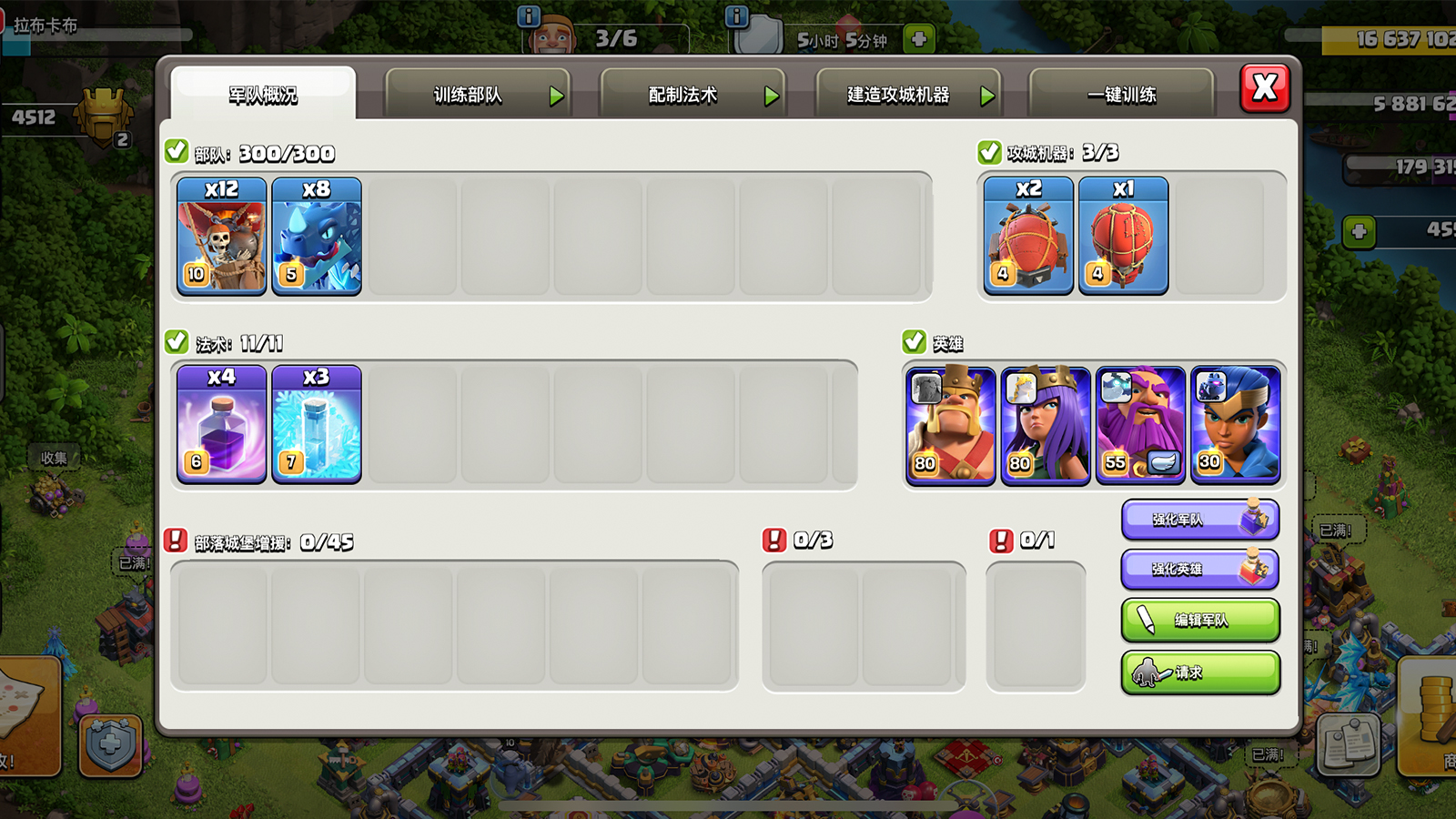The width and height of the screenshot is (1456, 819).
Task: Select the rage spell slot
Action: click(222, 424)
